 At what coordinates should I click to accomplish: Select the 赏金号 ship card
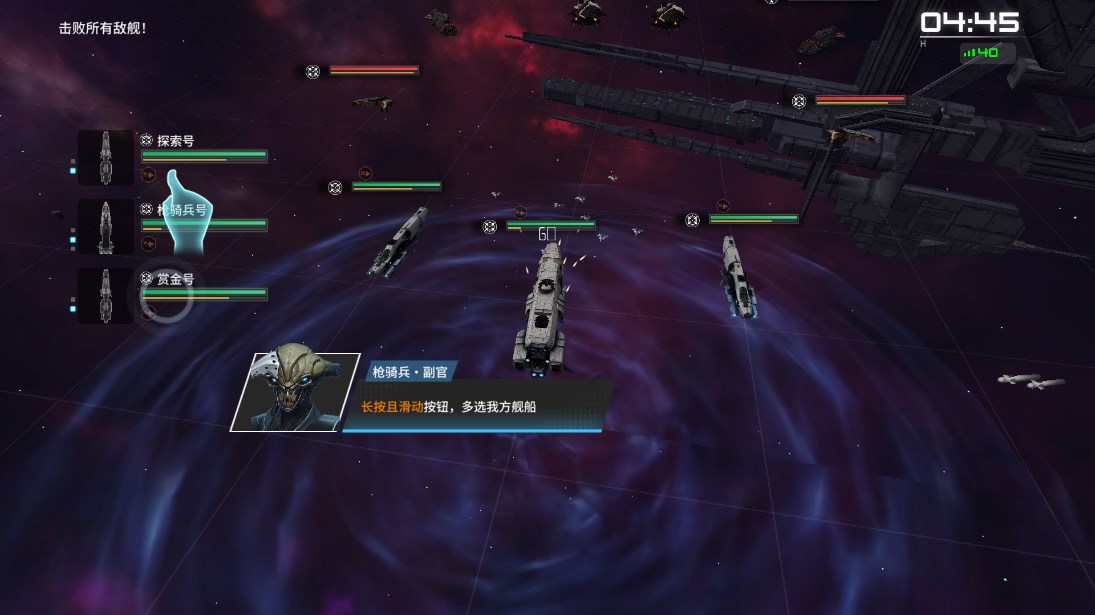coord(106,296)
